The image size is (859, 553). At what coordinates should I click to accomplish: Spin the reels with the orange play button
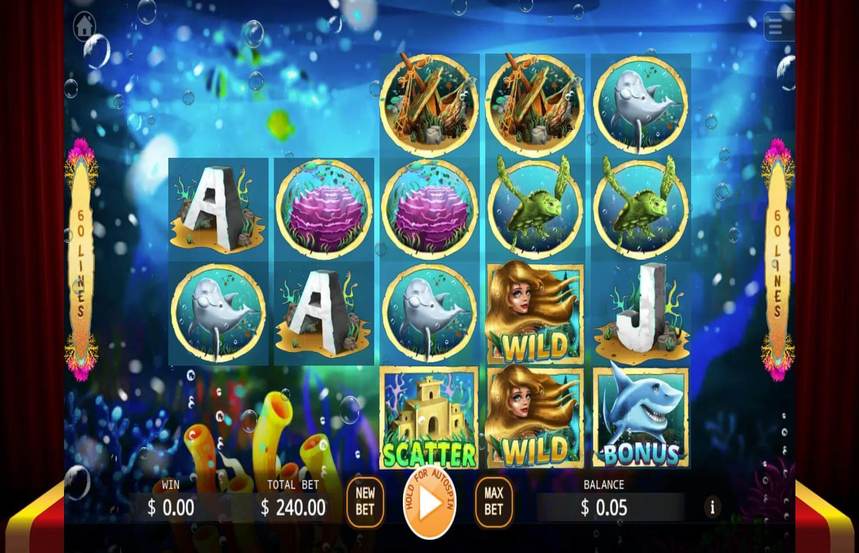click(430, 503)
